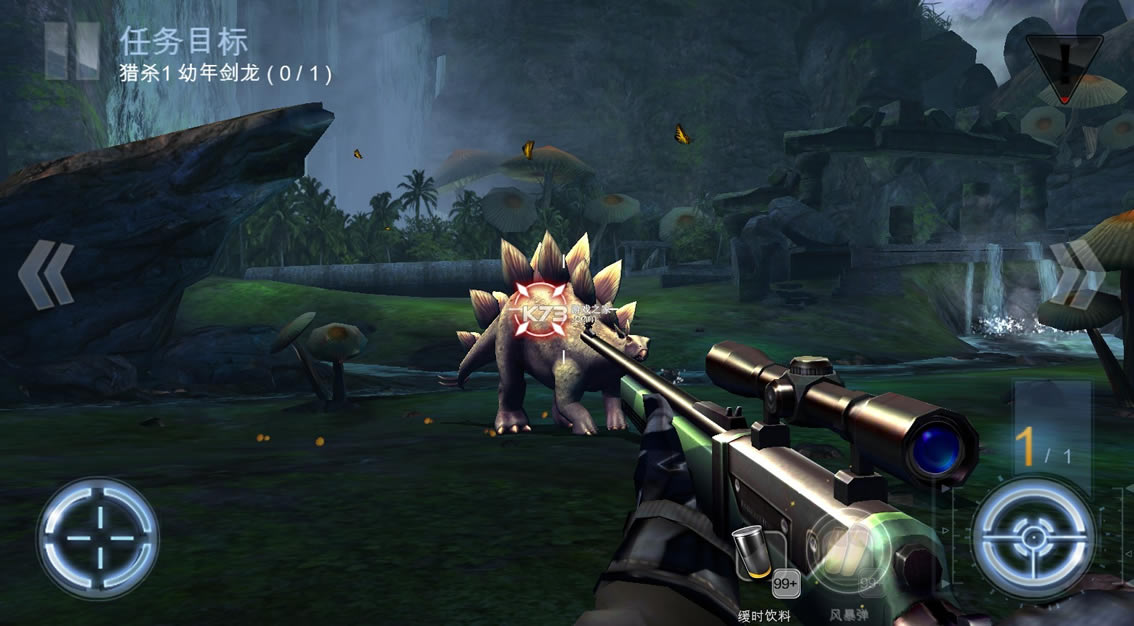Move left using the double chevron arrow
Image resolution: width=1134 pixels, height=626 pixels.
46,275
